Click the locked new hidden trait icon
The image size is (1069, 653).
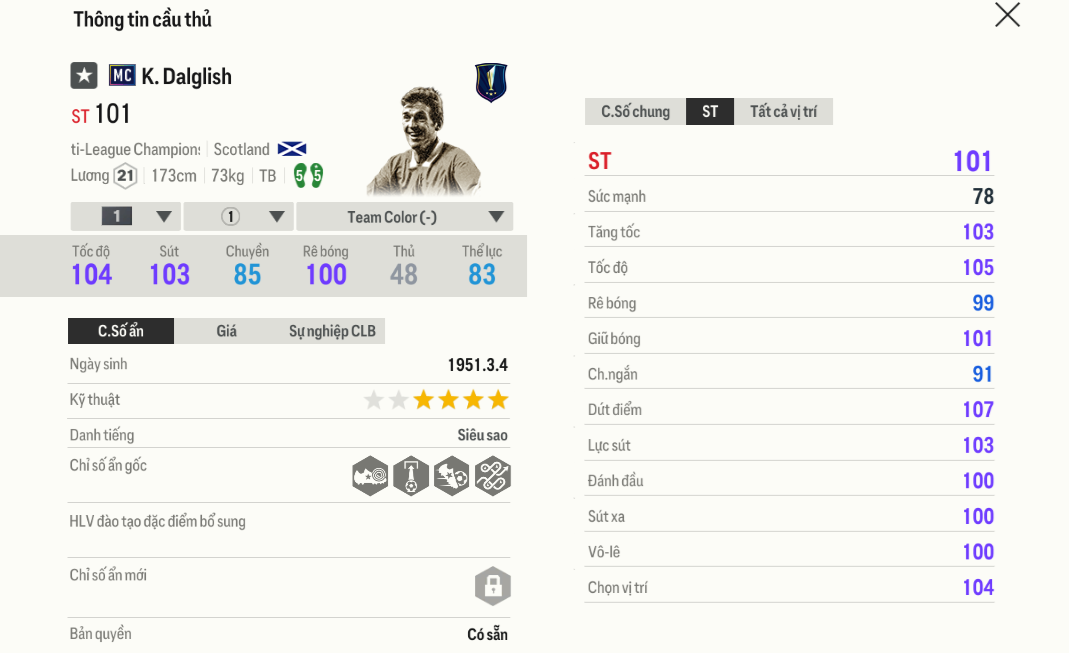(x=492, y=587)
